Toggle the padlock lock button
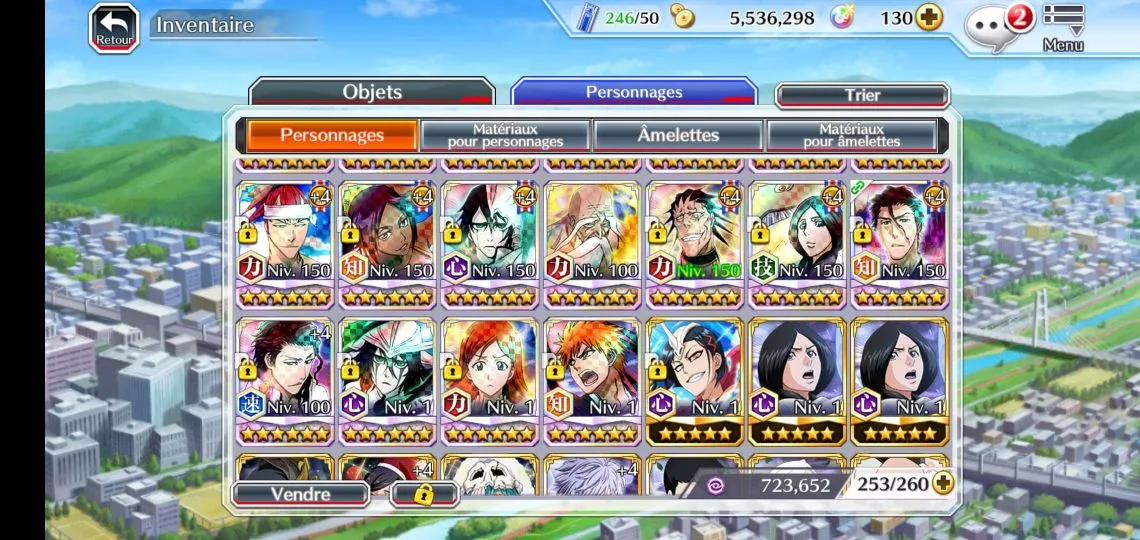 423,494
